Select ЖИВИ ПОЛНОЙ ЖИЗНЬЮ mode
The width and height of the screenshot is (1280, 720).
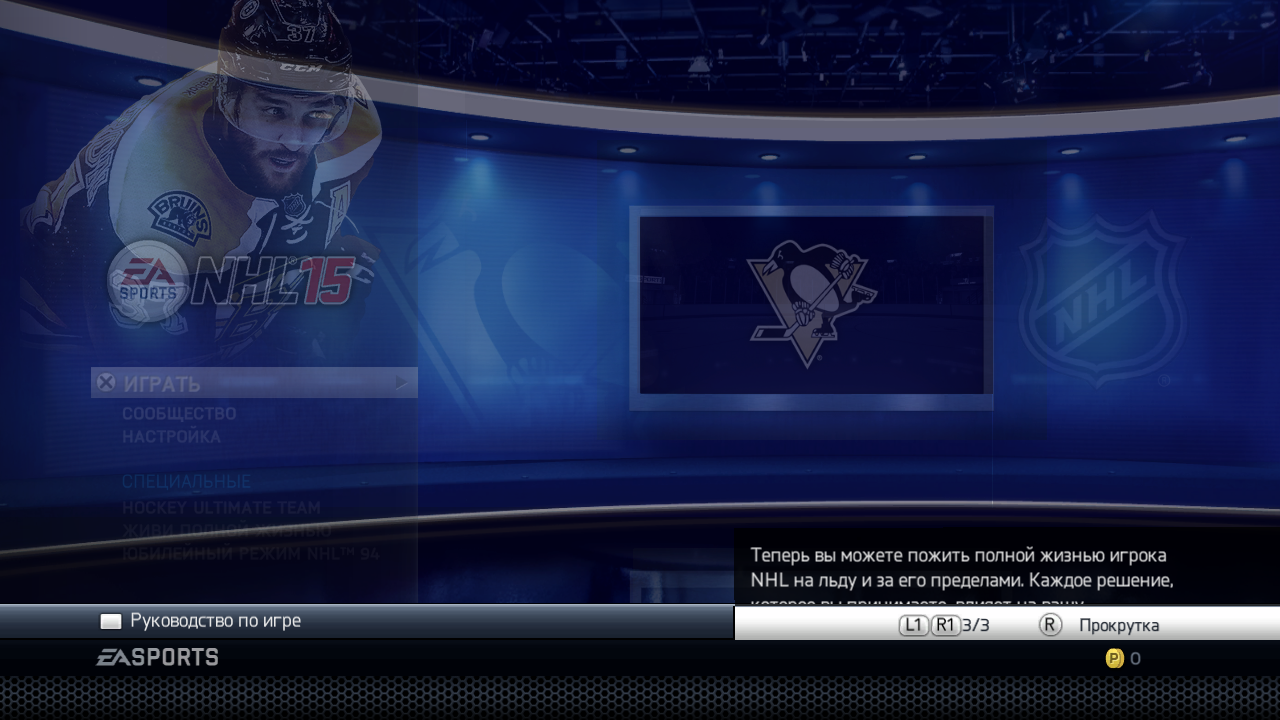click(226, 530)
